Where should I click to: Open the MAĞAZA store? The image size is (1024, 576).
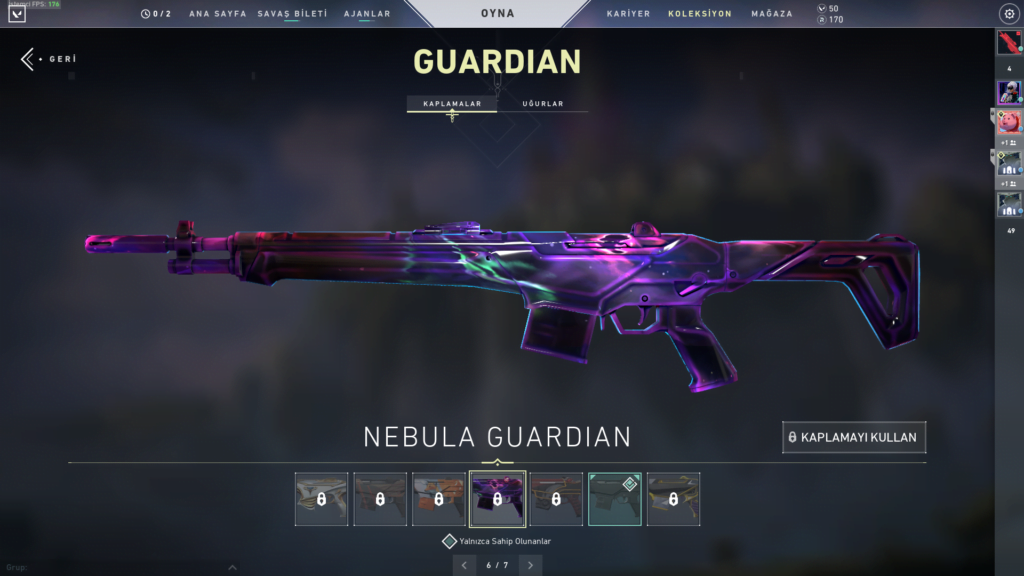[x=771, y=14]
